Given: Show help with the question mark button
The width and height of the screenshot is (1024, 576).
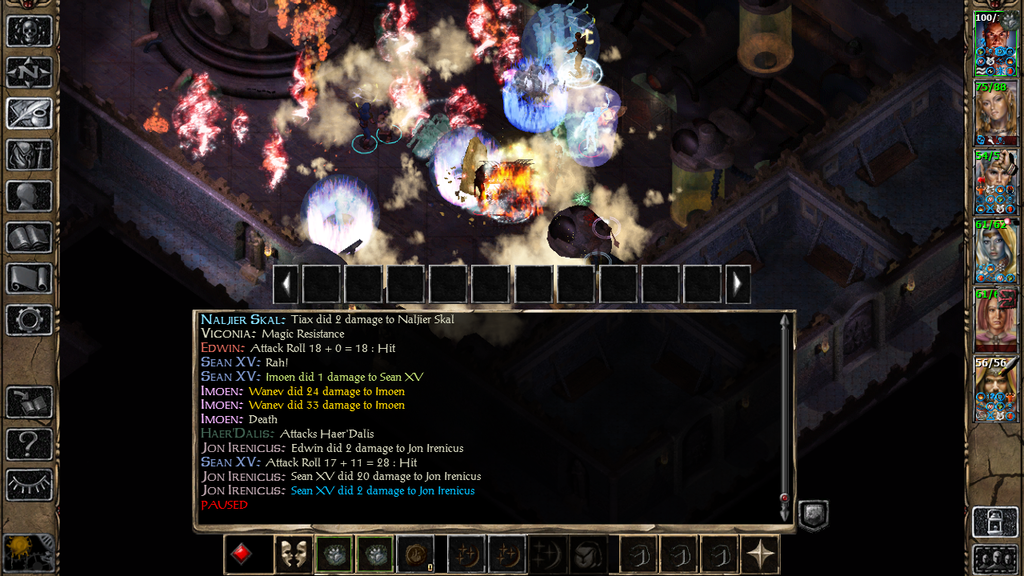Looking at the screenshot, I should [x=29, y=442].
